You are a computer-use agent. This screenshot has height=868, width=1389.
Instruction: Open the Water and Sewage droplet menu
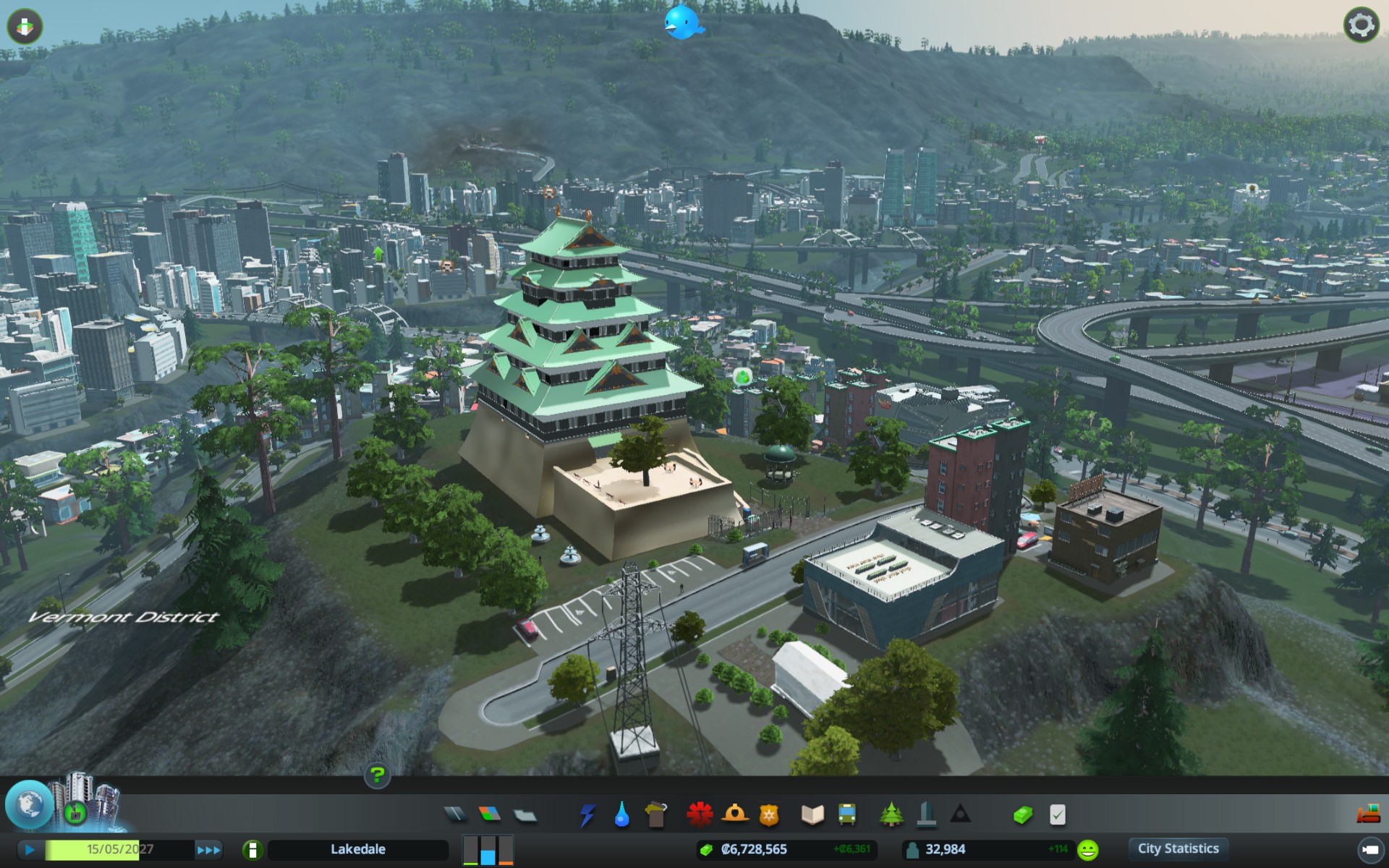(621, 814)
